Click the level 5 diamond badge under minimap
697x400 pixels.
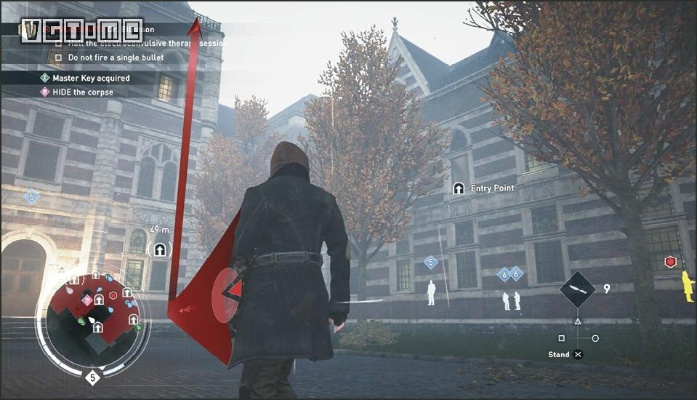tap(92, 377)
